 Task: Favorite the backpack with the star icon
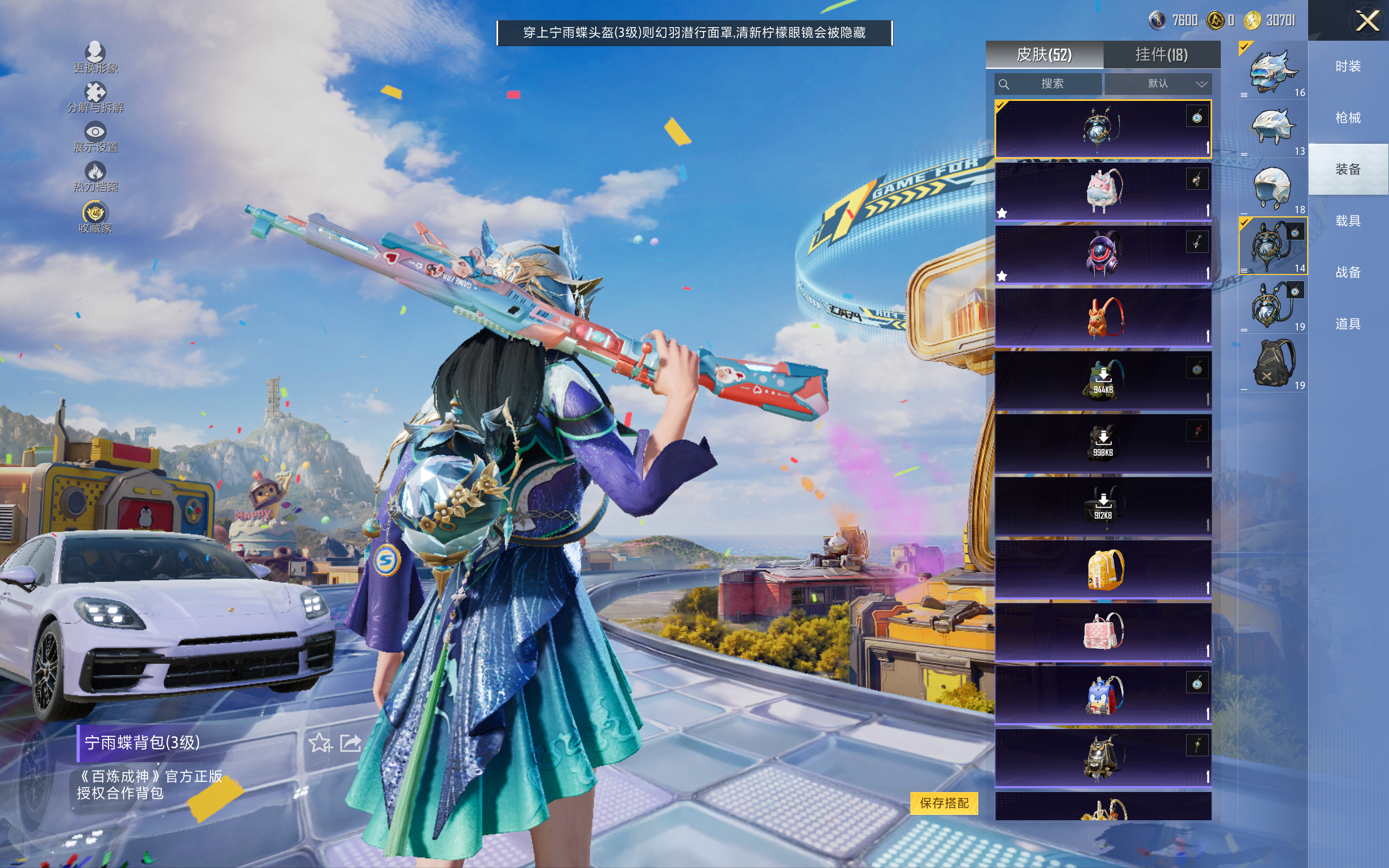pyautogui.click(x=320, y=743)
